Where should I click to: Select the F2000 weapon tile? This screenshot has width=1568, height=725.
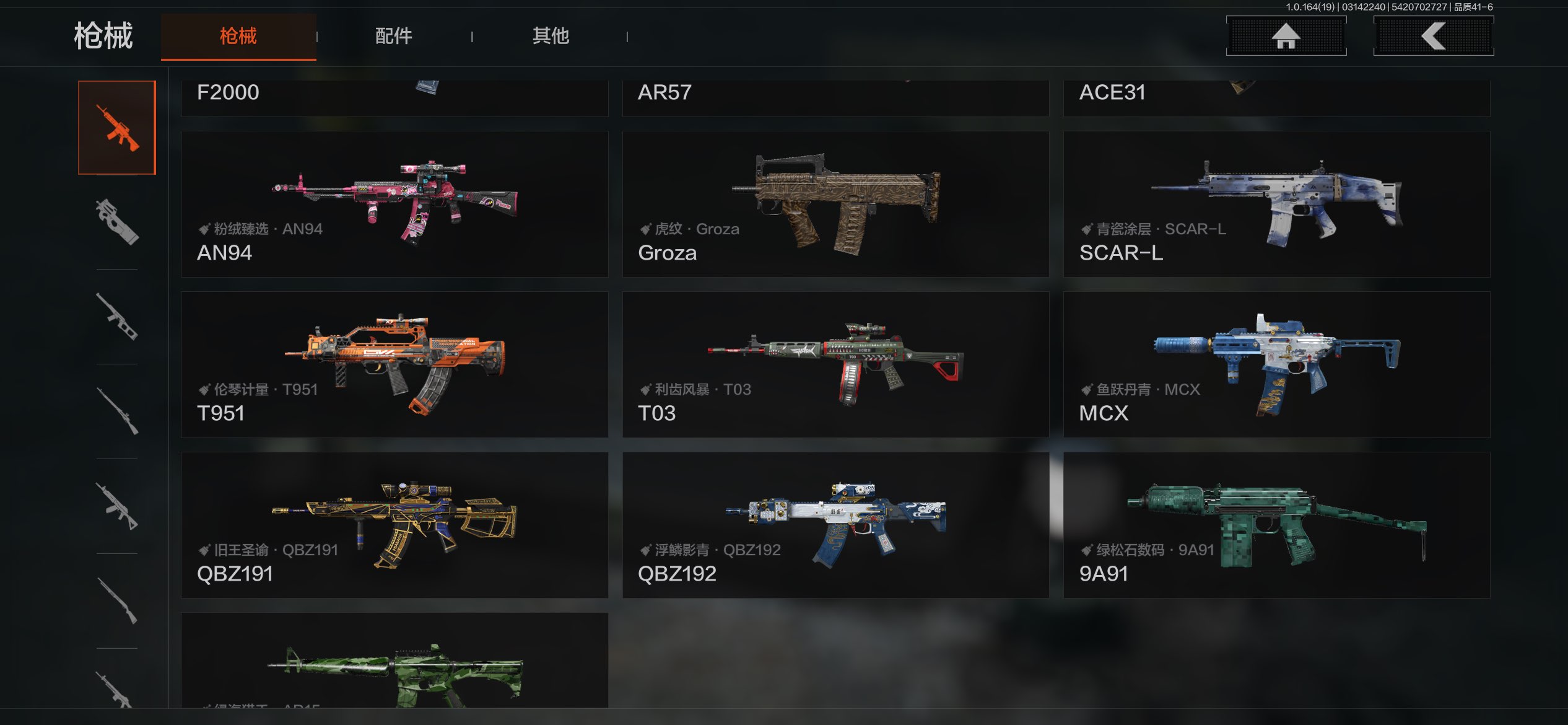point(394,97)
